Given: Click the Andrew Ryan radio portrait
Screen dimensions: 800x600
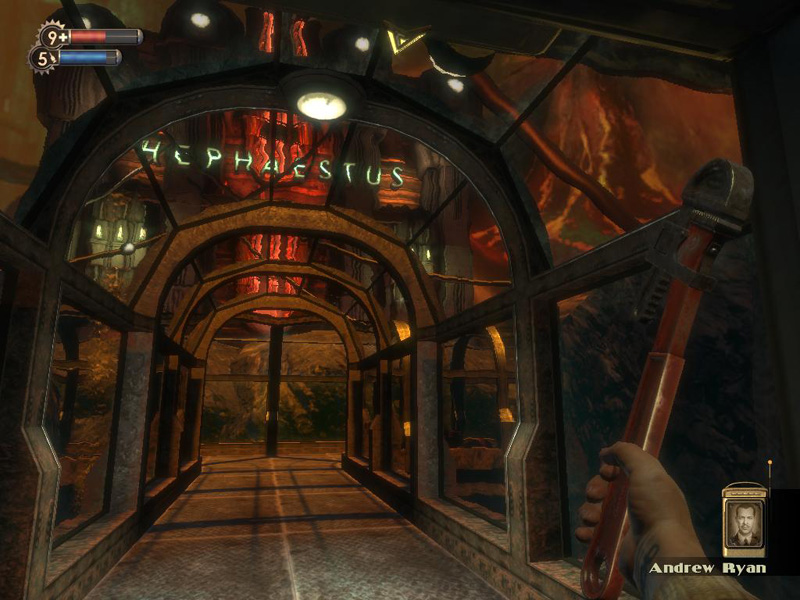Looking at the screenshot, I should click(743, 522).
